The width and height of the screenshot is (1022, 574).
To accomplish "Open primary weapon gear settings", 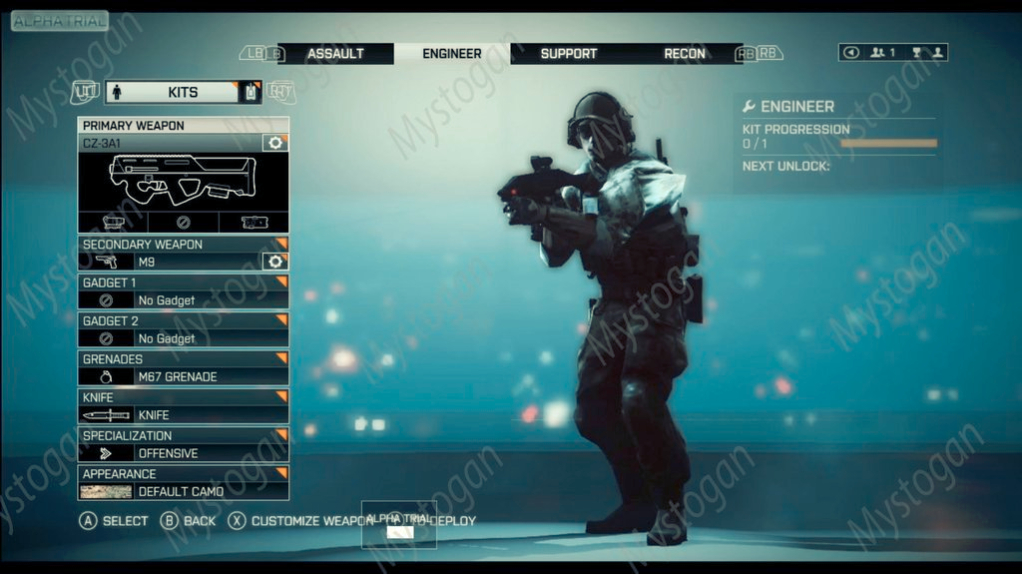I will click(x=275, y=143).
